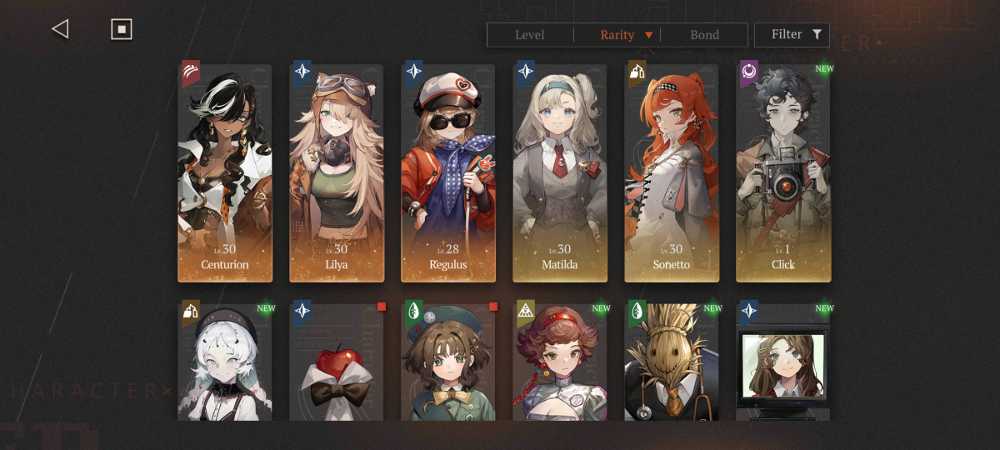Go back using the triangle arrow
1000x450 pixels.
60,29
